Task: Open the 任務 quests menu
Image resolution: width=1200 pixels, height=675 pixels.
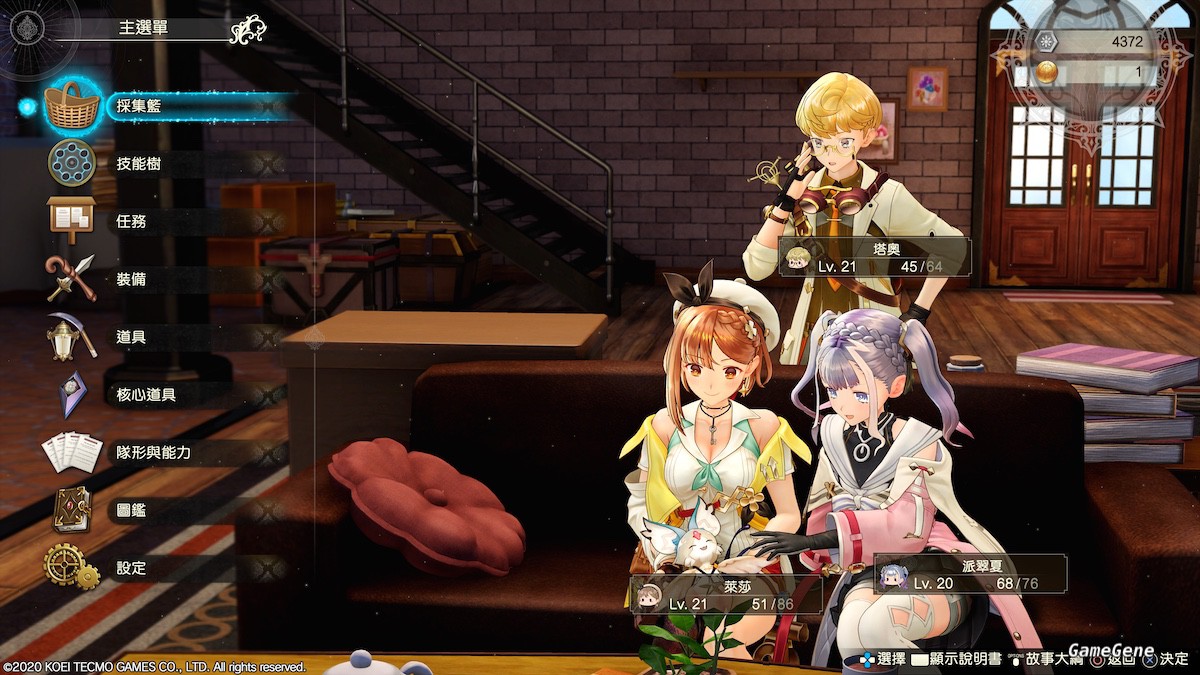Action: coord(131,221)
